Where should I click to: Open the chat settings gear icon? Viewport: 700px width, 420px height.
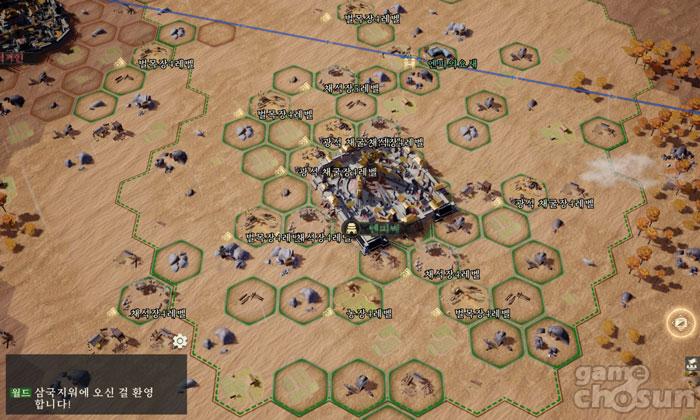tap(180, 340)
